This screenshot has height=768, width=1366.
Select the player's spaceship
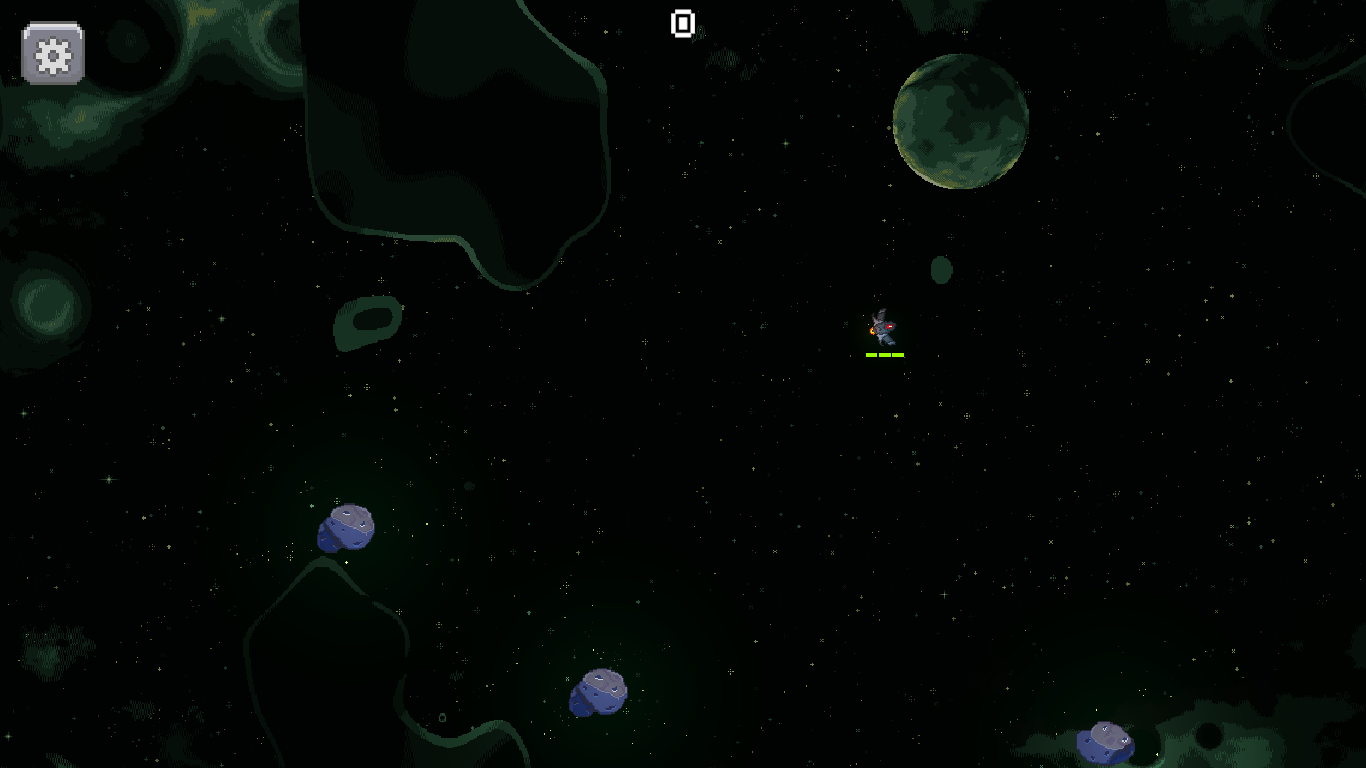click(x=882, y=328)
